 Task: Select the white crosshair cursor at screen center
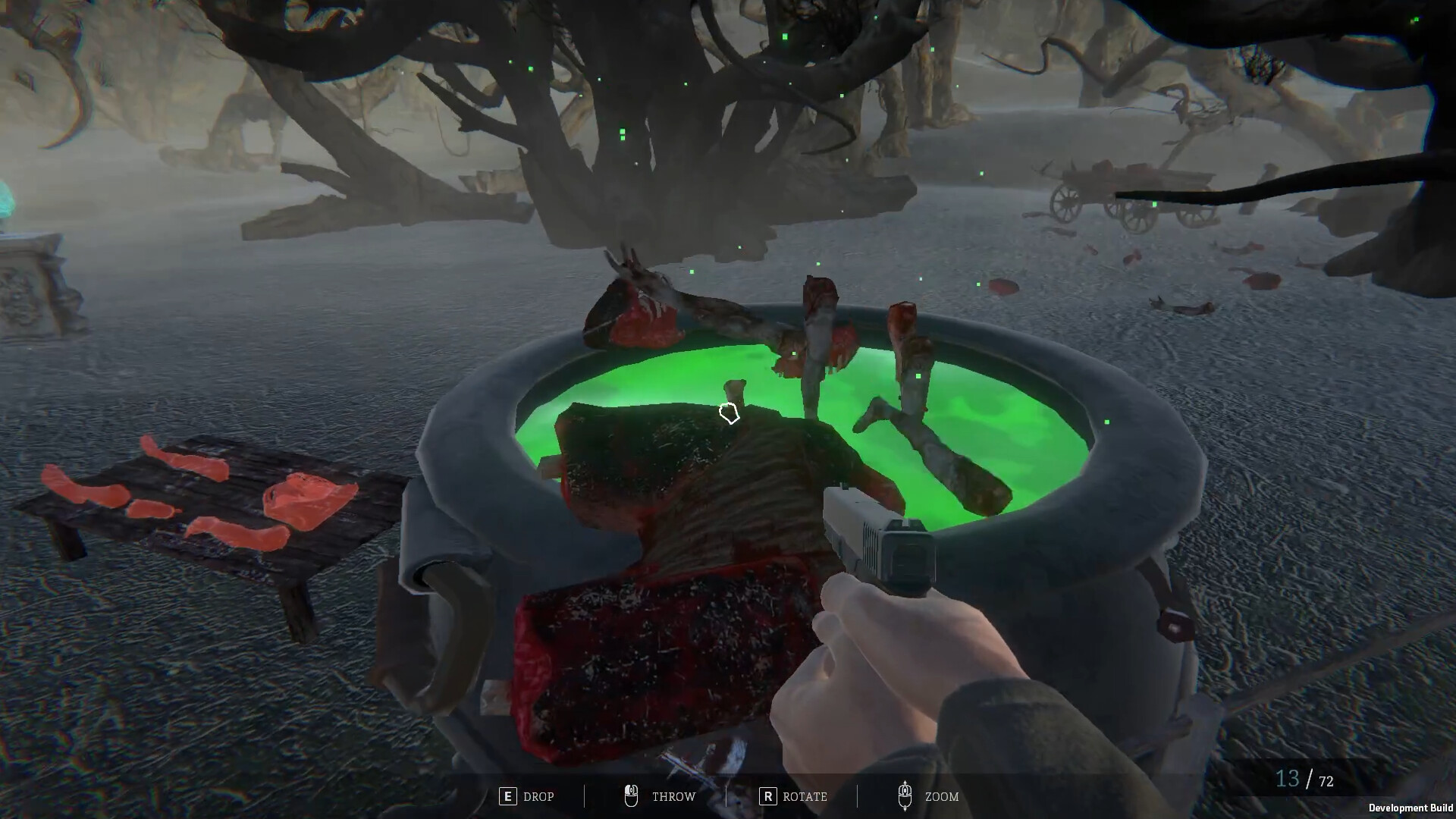(729, 412)
